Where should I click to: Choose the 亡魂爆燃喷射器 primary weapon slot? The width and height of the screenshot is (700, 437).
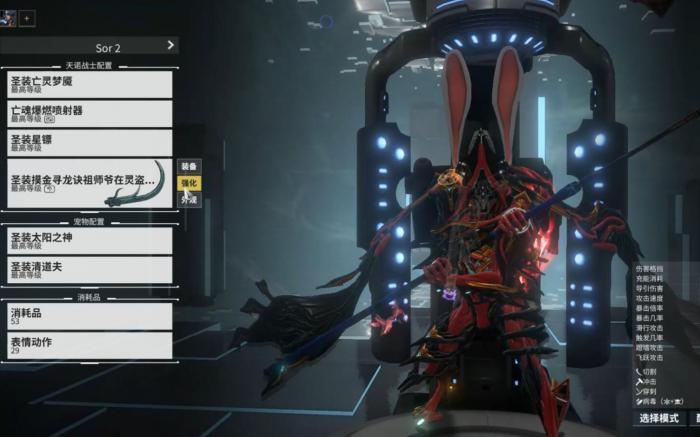click(90, 114)
